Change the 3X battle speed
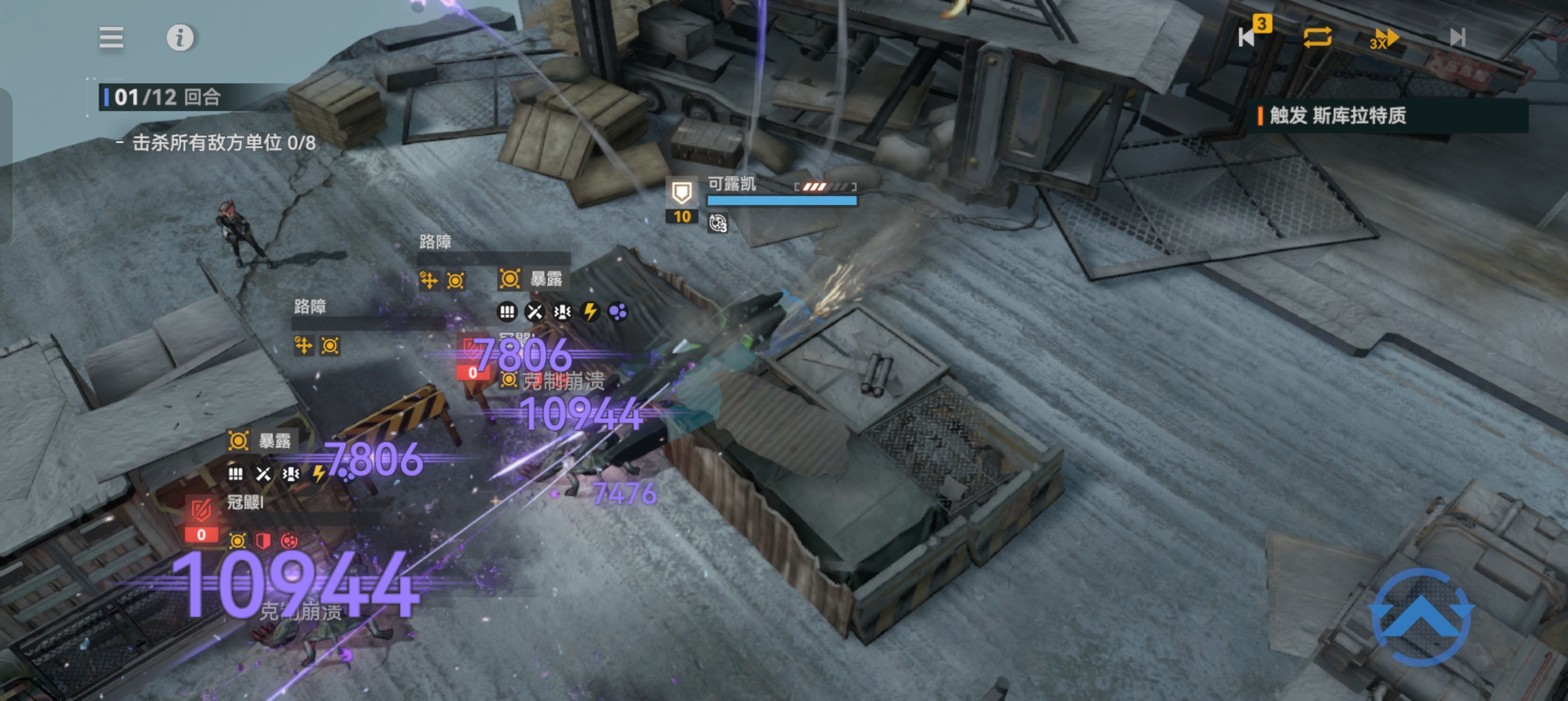 click(1383, 38)
